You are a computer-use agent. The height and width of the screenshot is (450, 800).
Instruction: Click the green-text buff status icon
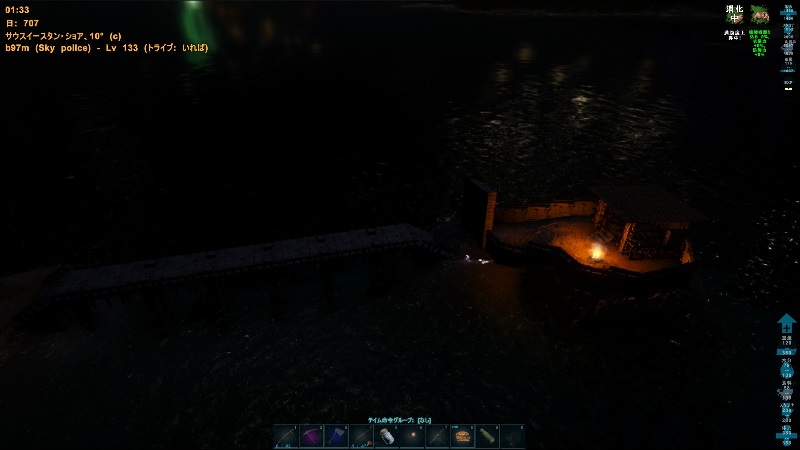760,14
